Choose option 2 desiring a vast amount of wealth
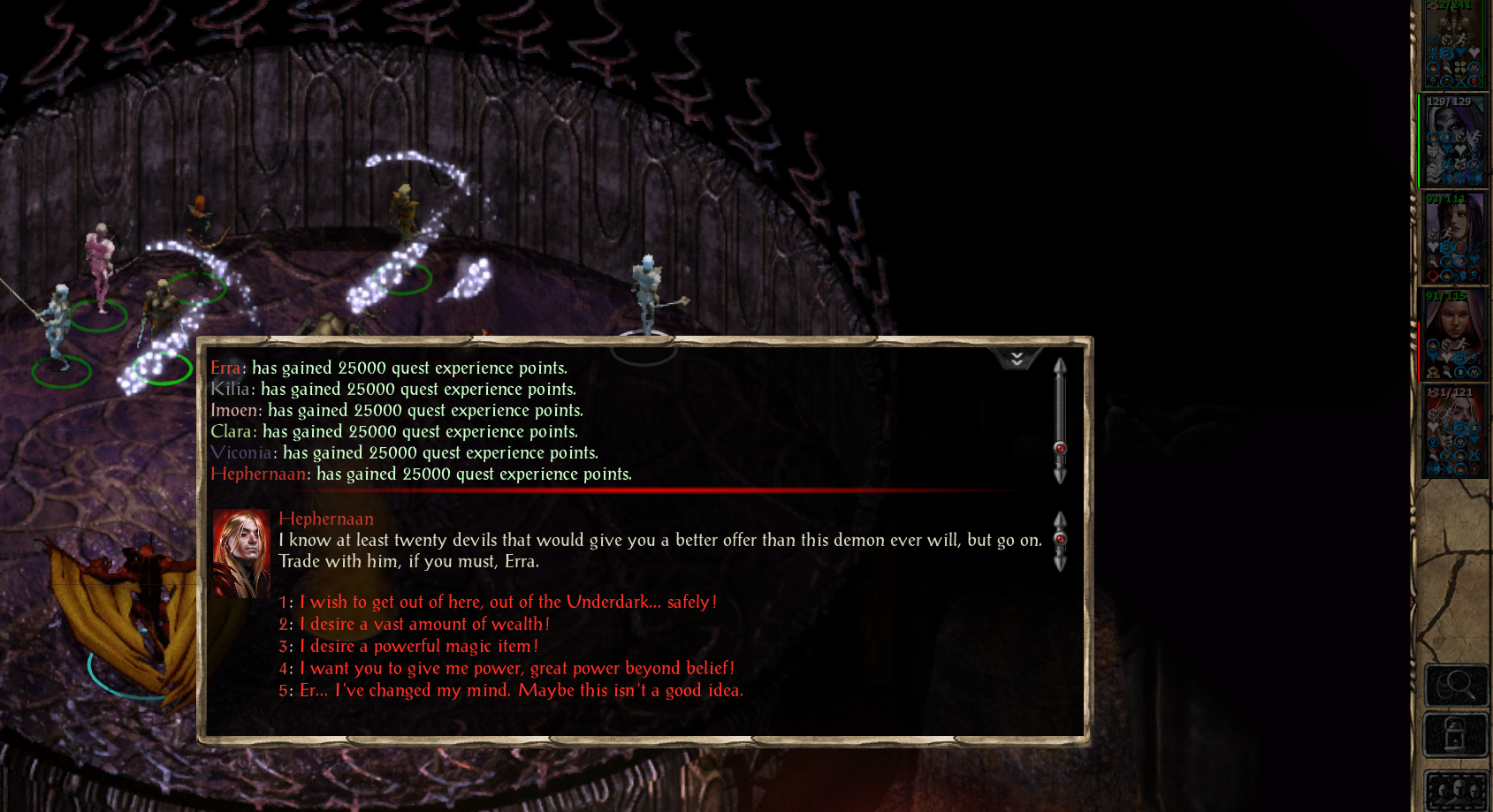 423,624
